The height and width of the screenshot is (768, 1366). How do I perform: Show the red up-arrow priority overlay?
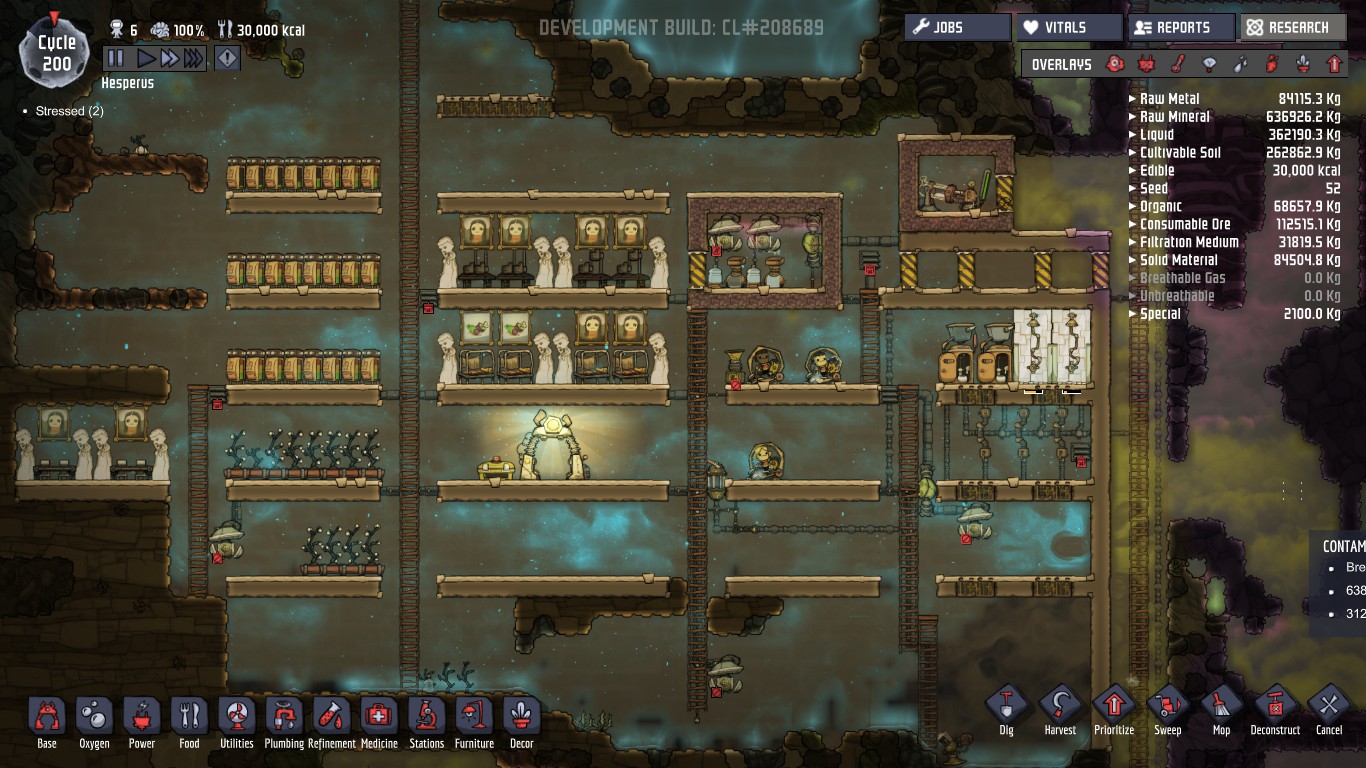click(1334, 64)
